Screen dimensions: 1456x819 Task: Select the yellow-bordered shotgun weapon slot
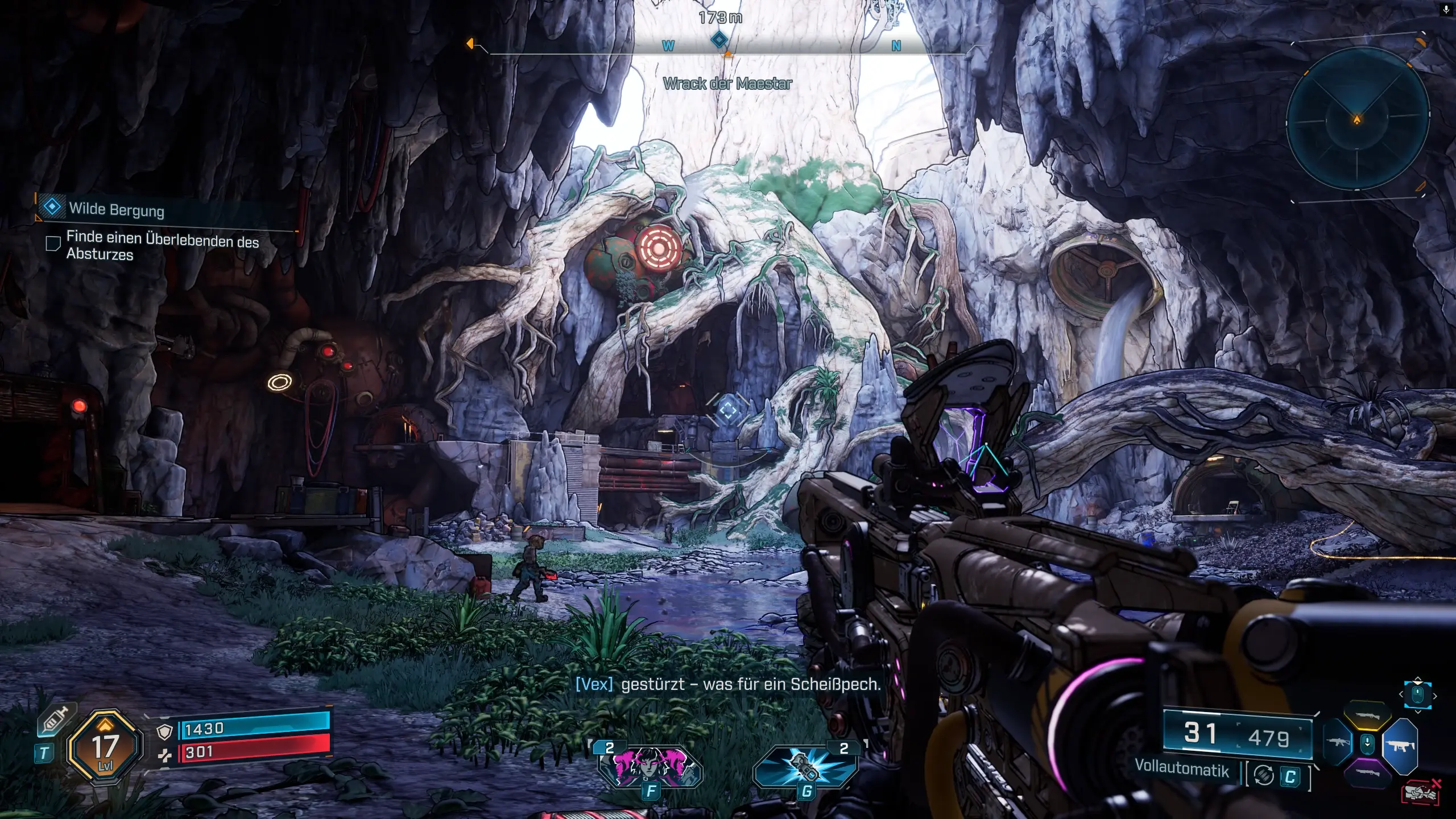tap(1368, 718)
